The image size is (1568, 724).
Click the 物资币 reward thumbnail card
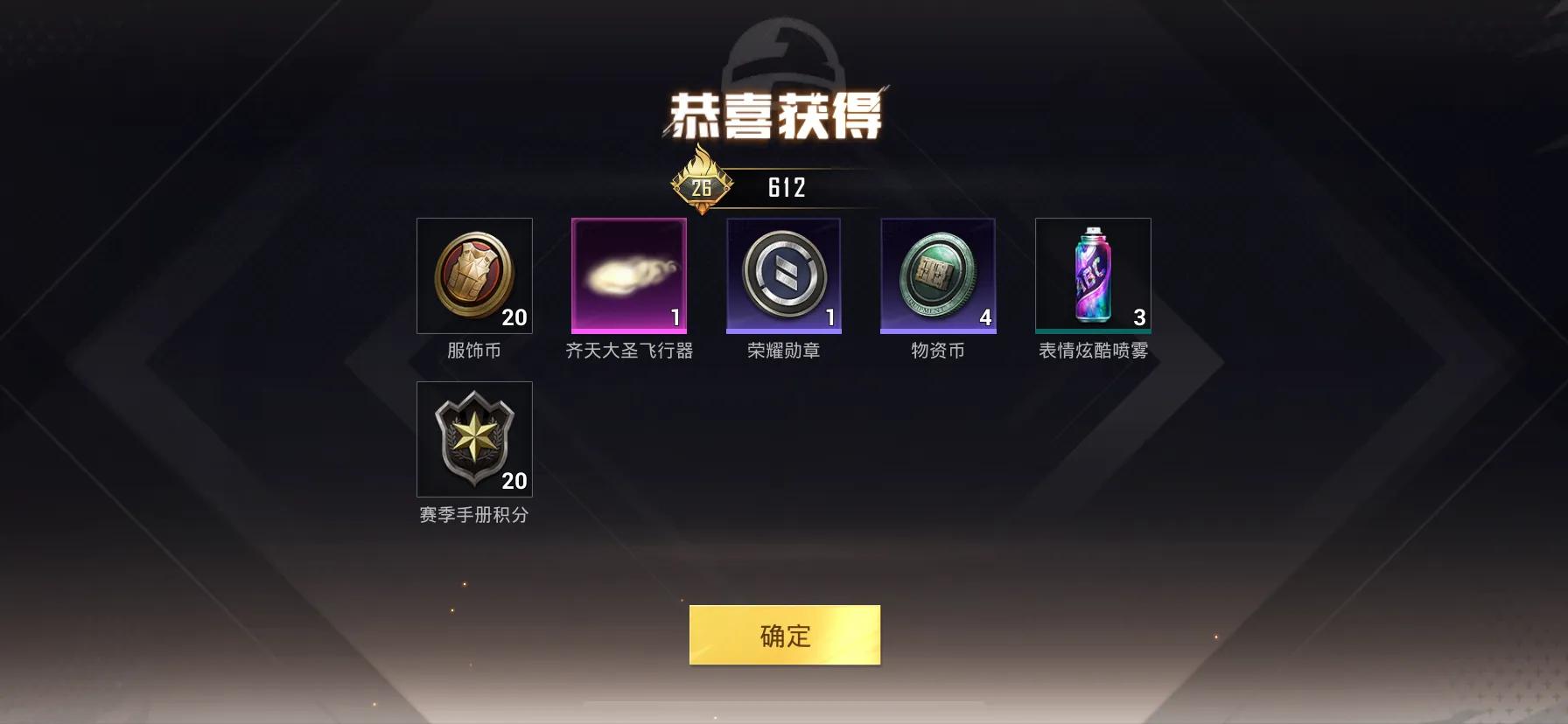pyautogui.click(x=938, y=275)
